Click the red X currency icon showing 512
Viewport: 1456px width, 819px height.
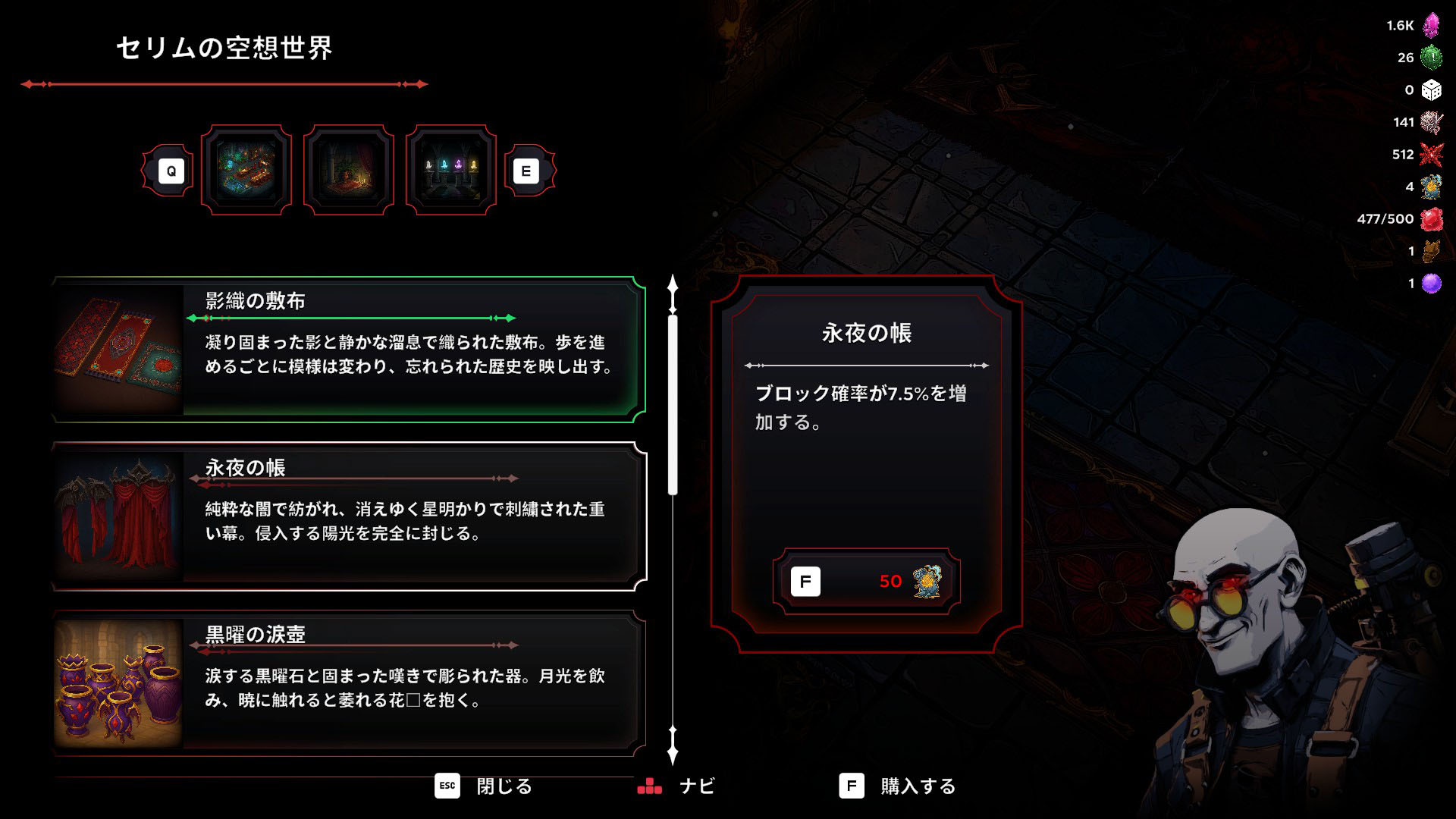tap(1430, 154)
